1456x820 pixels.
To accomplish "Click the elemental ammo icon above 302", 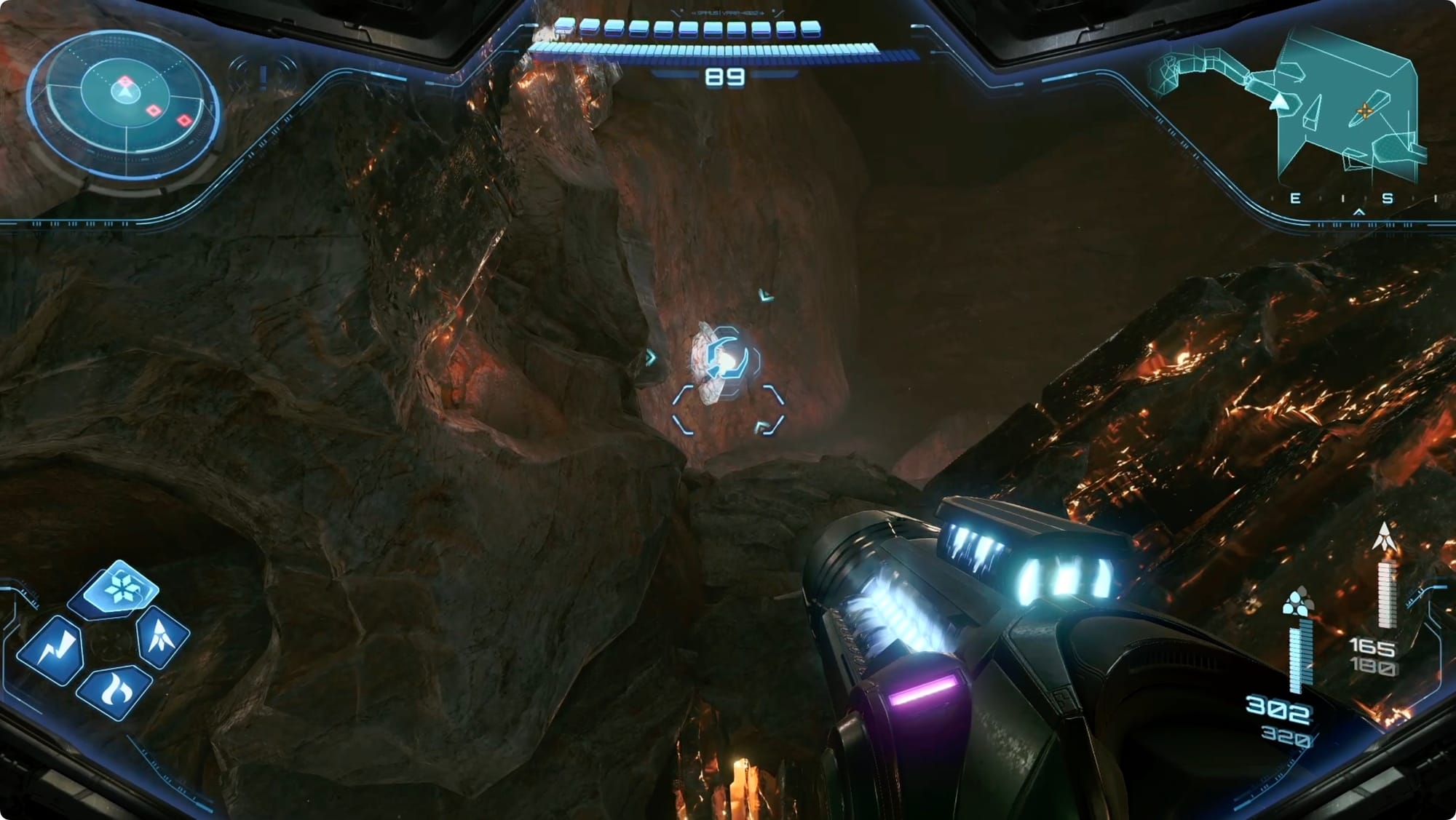I will pos(1295,603).
